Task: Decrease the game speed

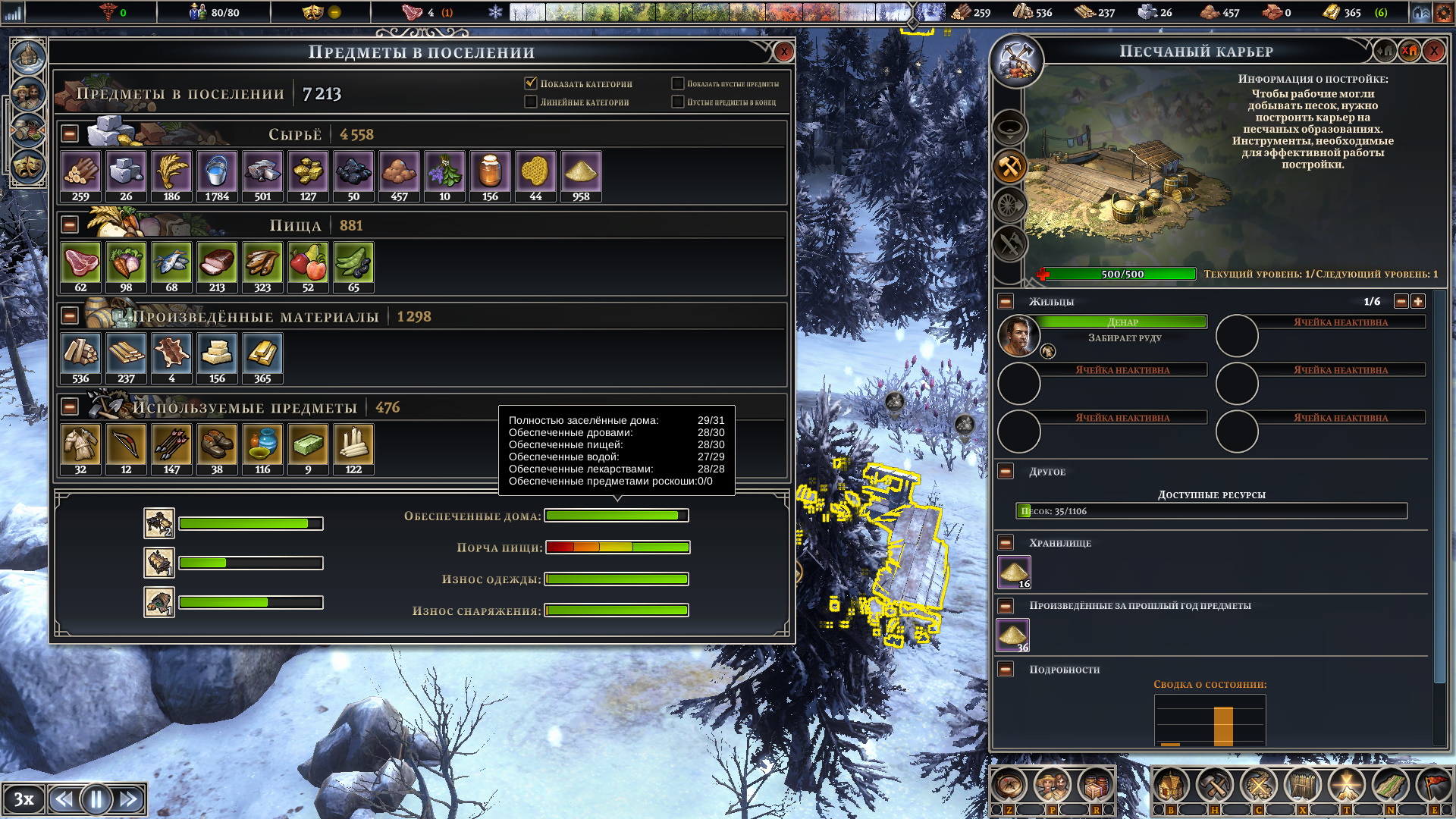Action: [x=64, y=799]
